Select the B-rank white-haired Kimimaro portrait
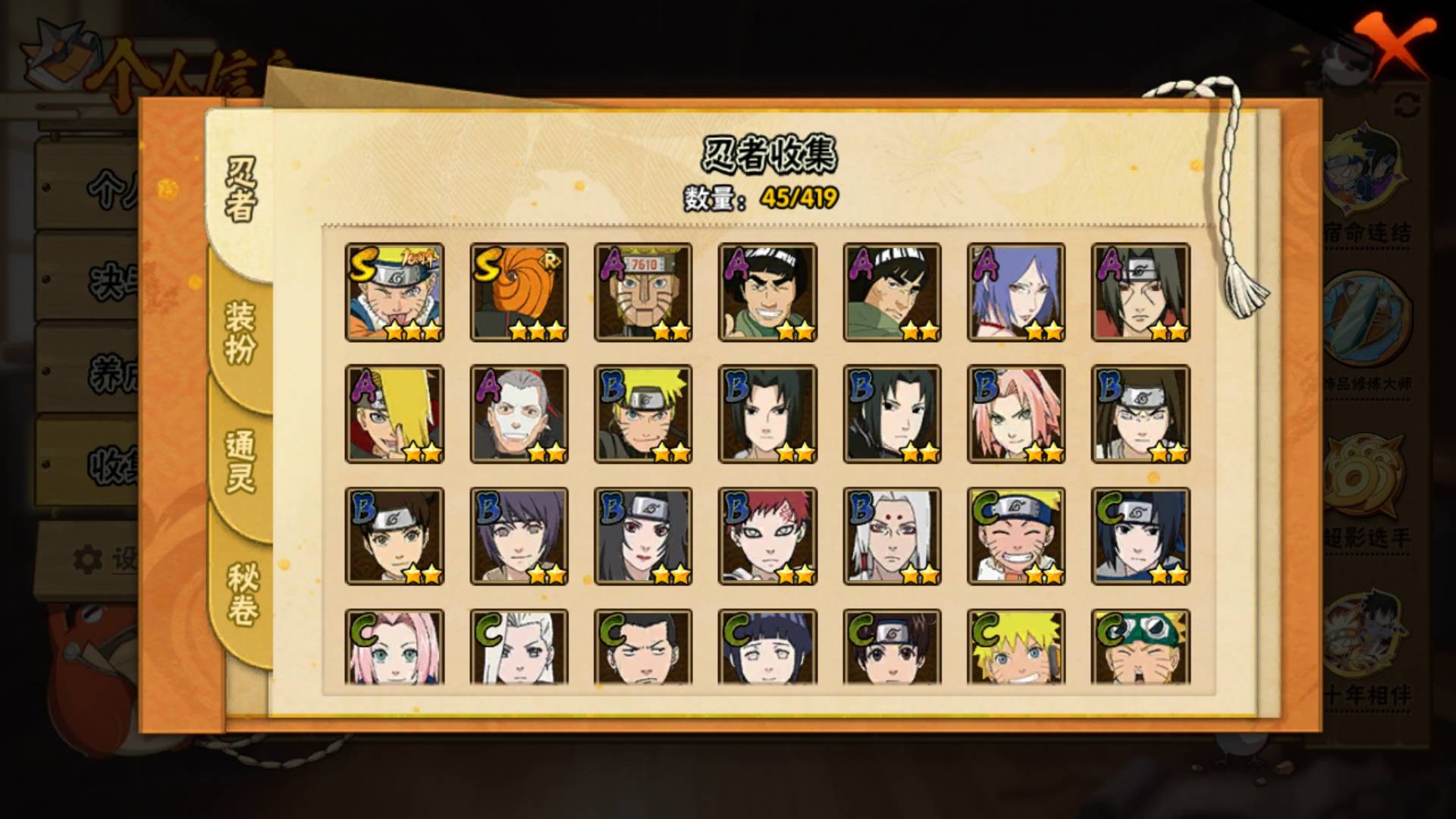 pyautogui.click(x=892, y=536)
